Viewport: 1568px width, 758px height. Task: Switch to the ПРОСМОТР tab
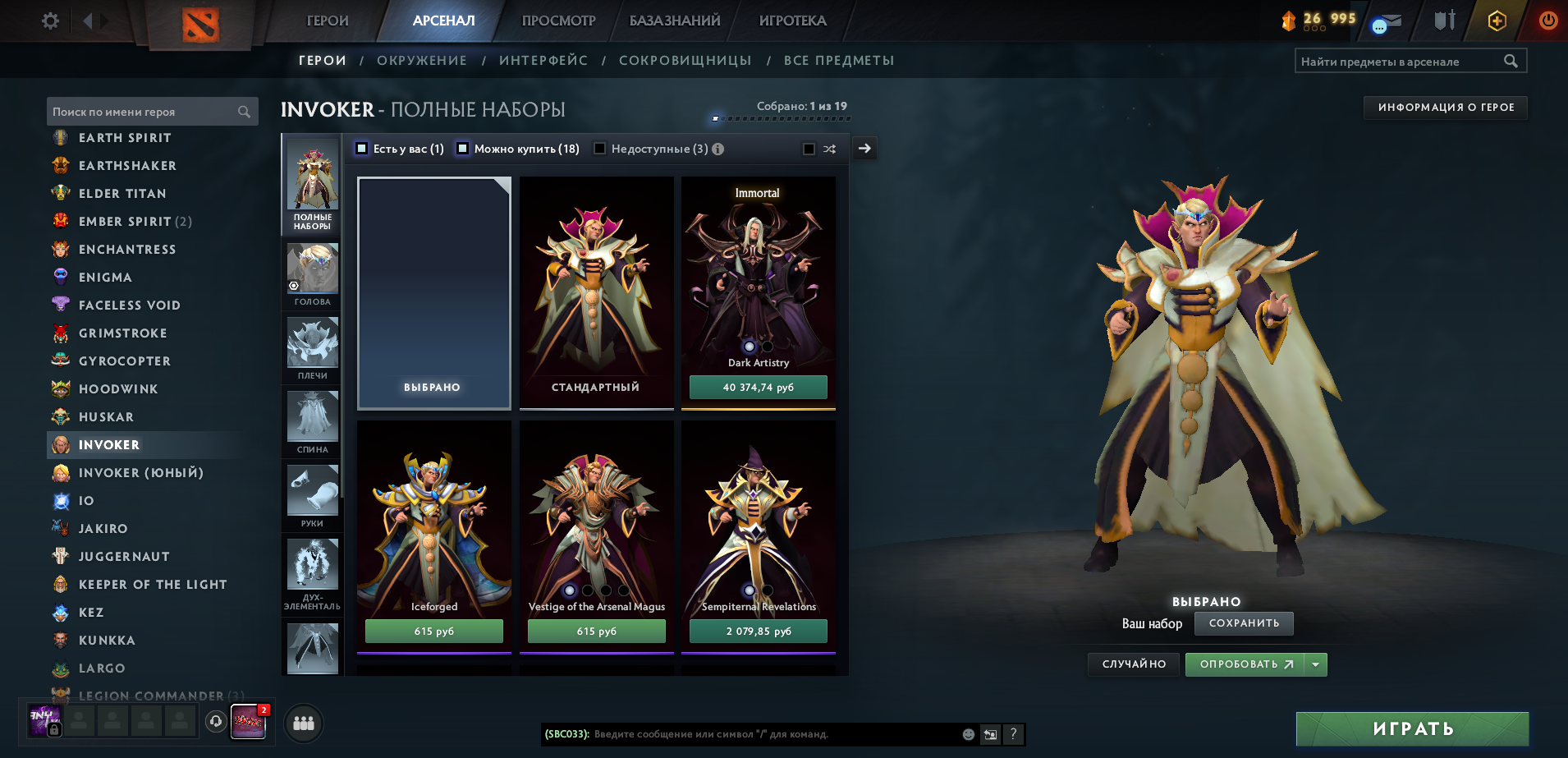click(x=557, y=21)
